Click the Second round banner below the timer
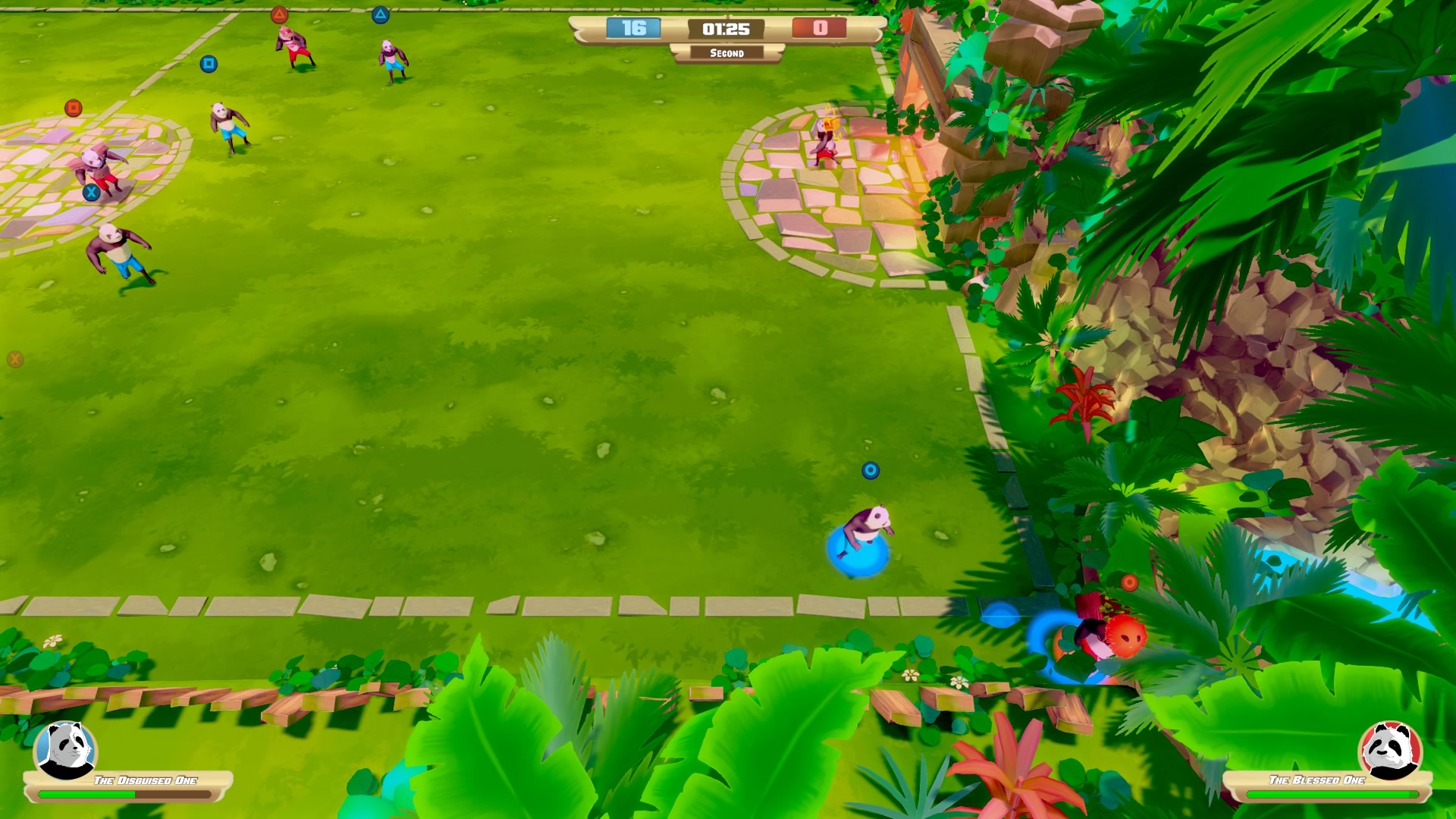Screen dimensions: 1456x819 (728, 53)
